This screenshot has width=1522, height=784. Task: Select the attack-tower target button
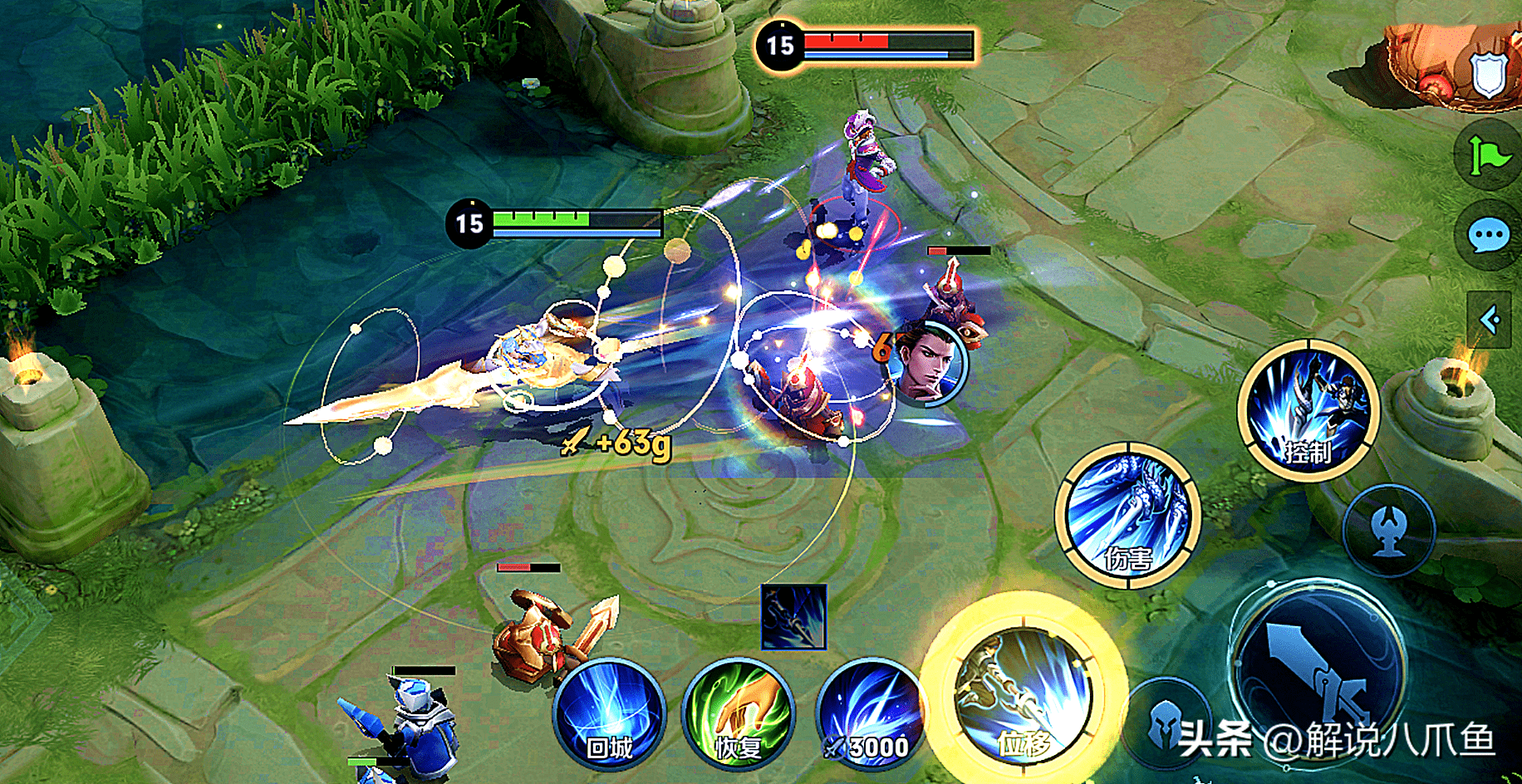1389,530
